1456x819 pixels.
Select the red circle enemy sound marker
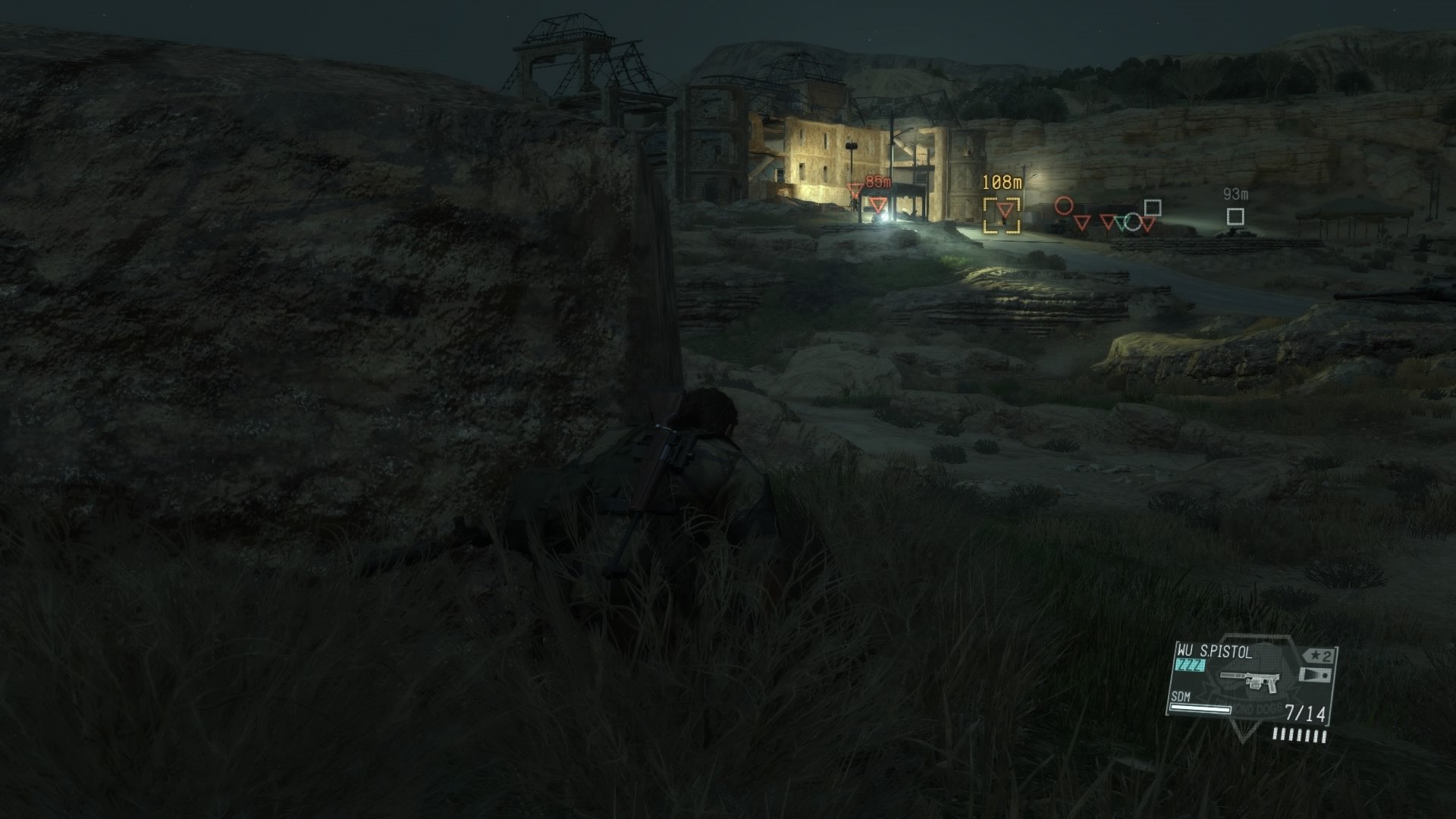tap(1065, 206)
